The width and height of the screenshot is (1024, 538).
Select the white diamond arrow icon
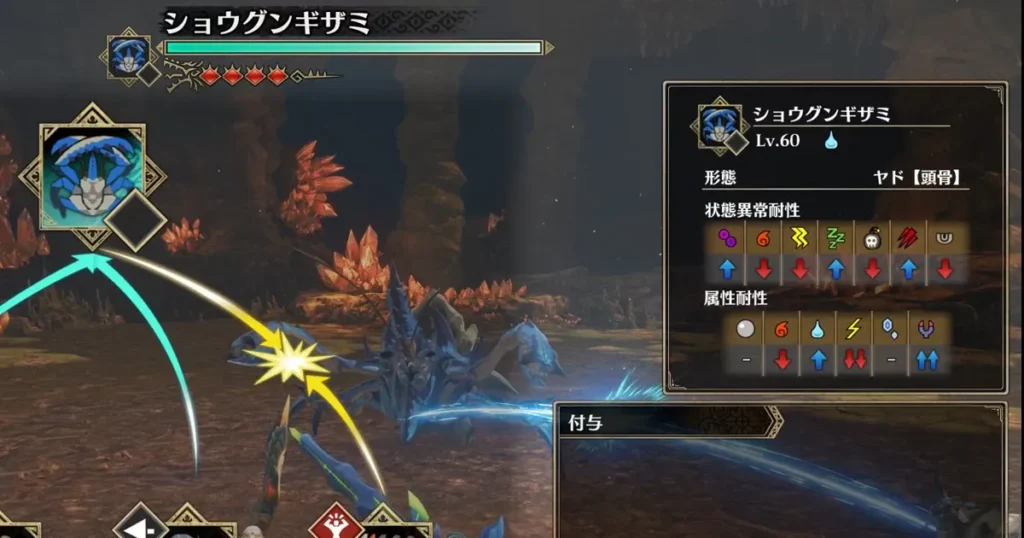coord(139,523)
